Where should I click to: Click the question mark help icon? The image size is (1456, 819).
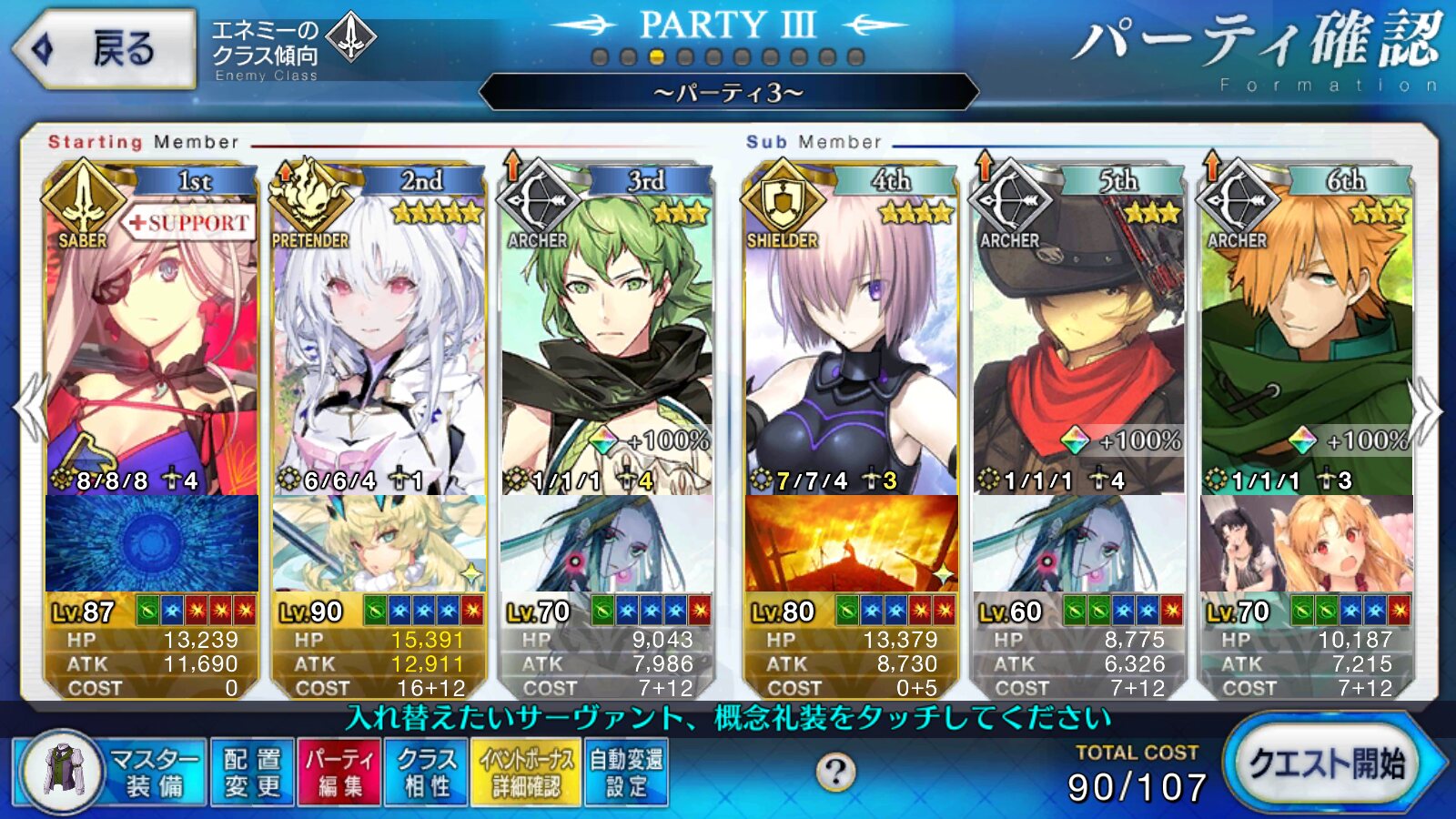click(x=834, y=773)
